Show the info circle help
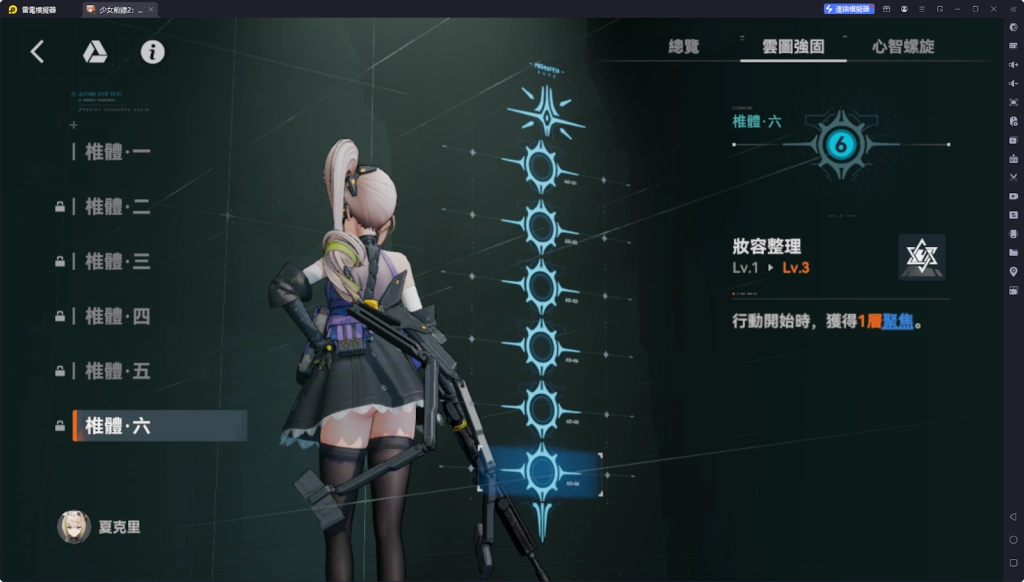1024x582 pixels. click(x=152, y=52)
